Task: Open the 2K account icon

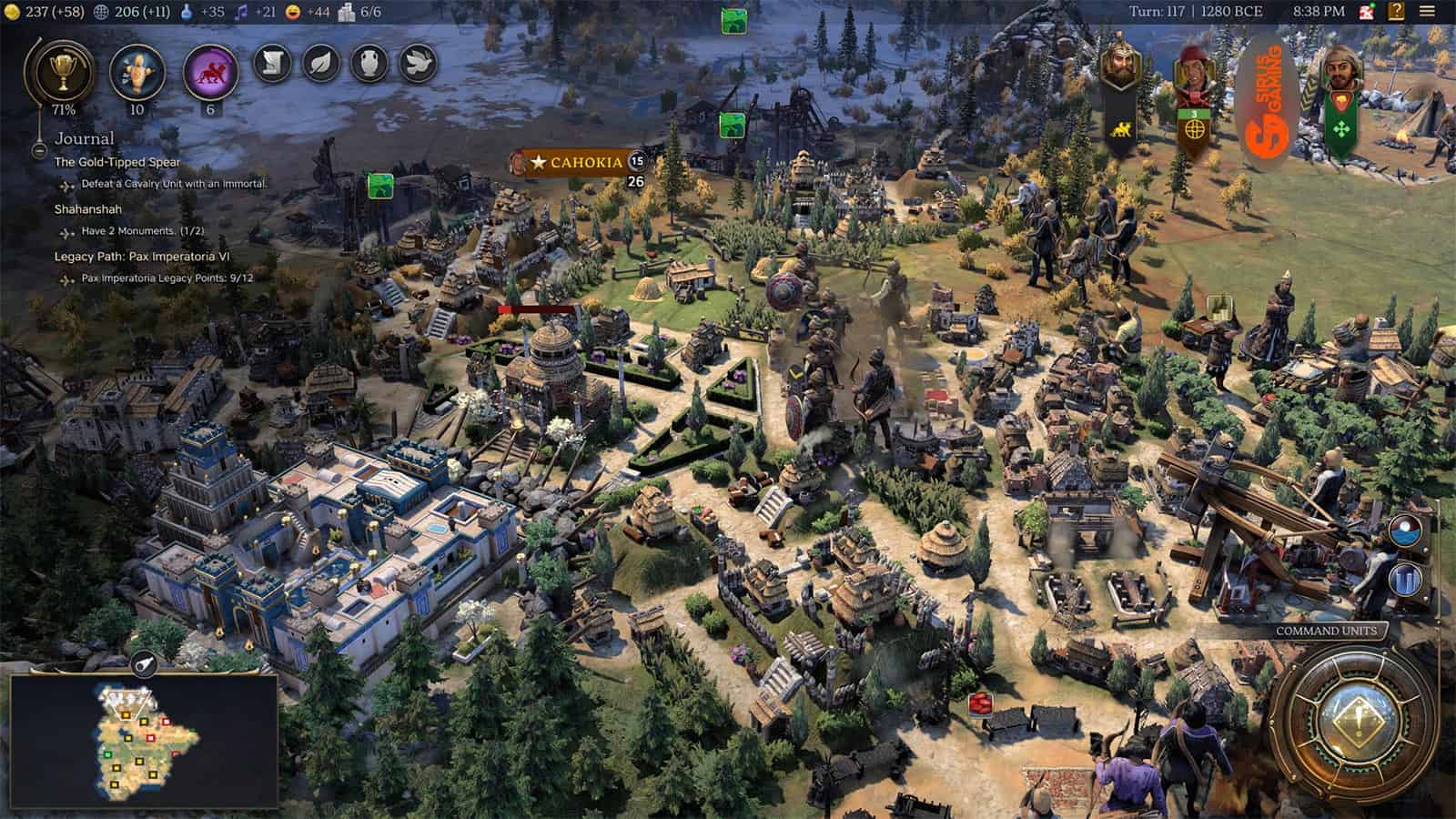Action: (1366, 12)
